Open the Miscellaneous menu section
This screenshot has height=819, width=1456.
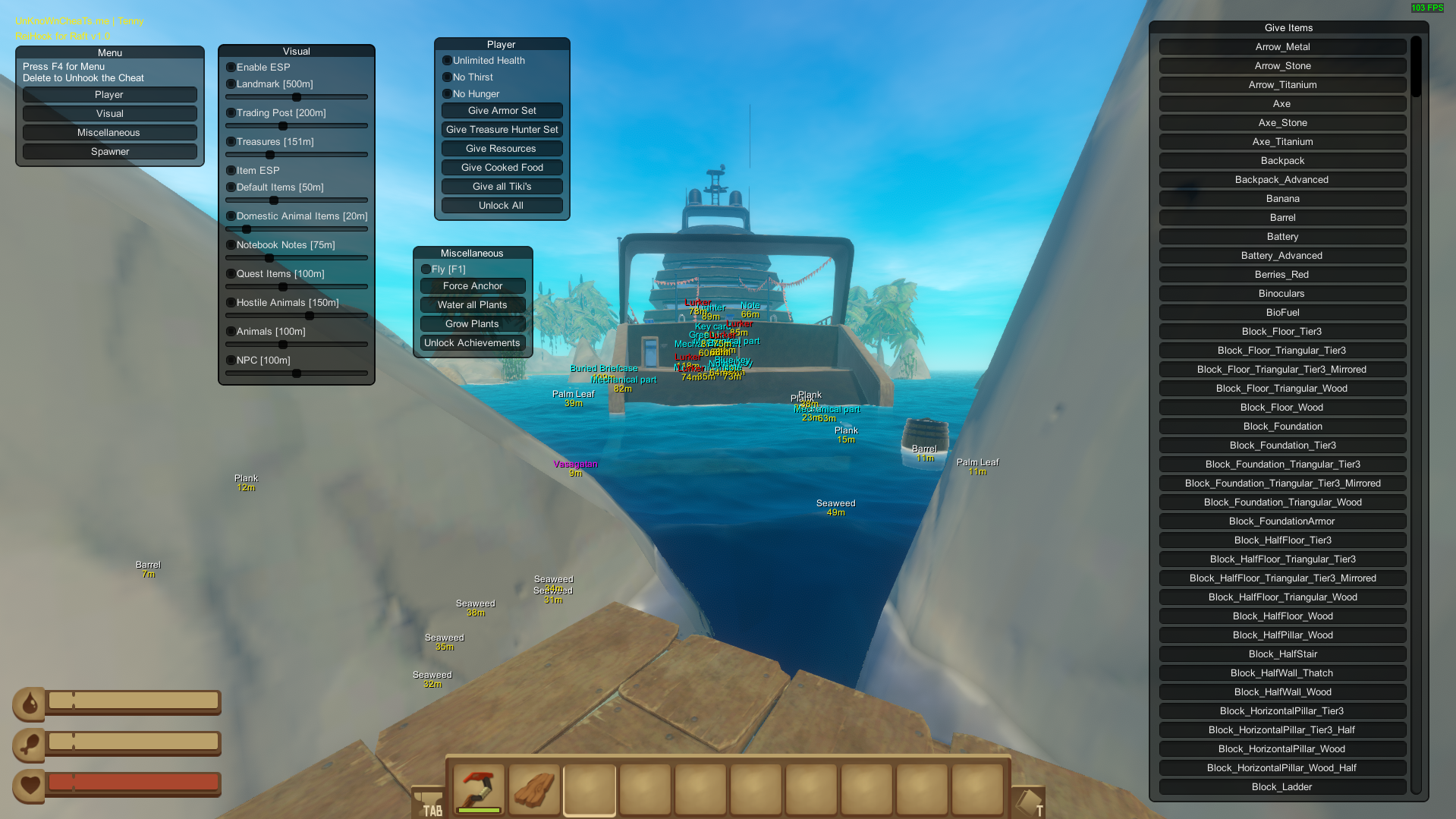coord(109,133)
